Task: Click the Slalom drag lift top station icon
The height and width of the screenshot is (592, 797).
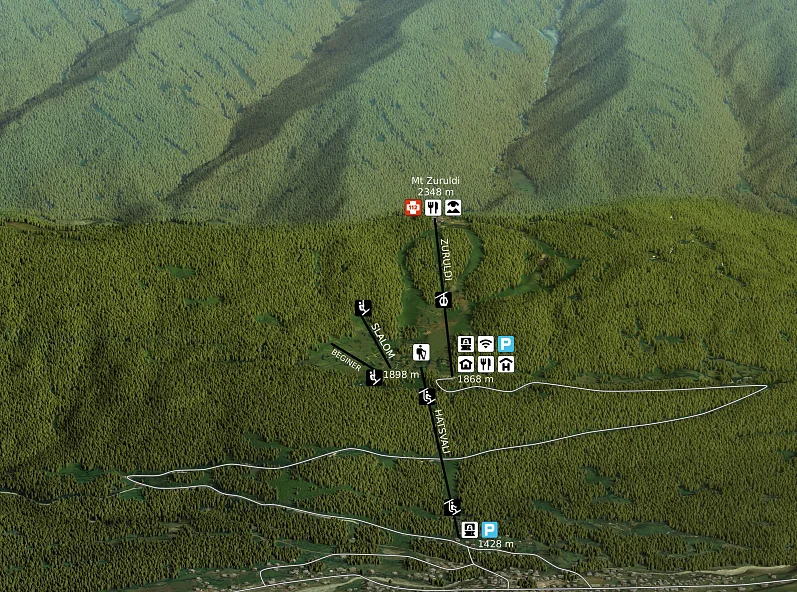Action: [x=362, y=307]
